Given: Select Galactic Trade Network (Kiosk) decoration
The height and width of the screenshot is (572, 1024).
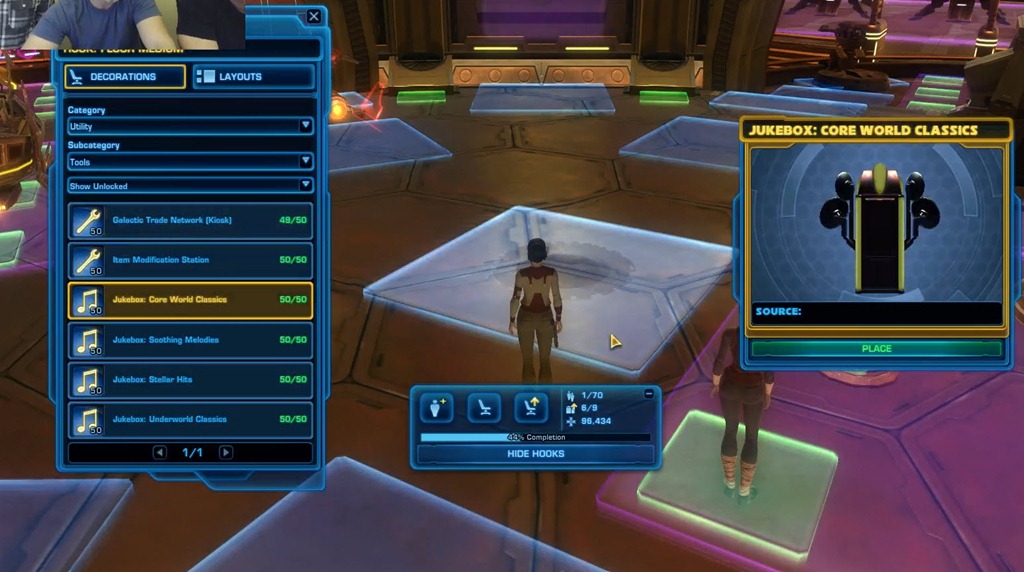Looking at the screenshot, I should click(x=190, y=221).
